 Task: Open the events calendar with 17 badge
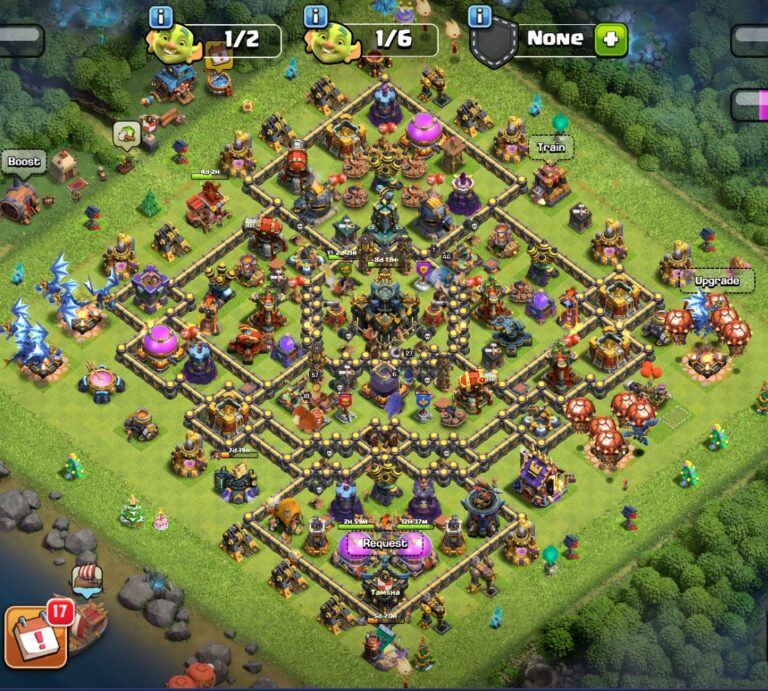coord(37,635)
